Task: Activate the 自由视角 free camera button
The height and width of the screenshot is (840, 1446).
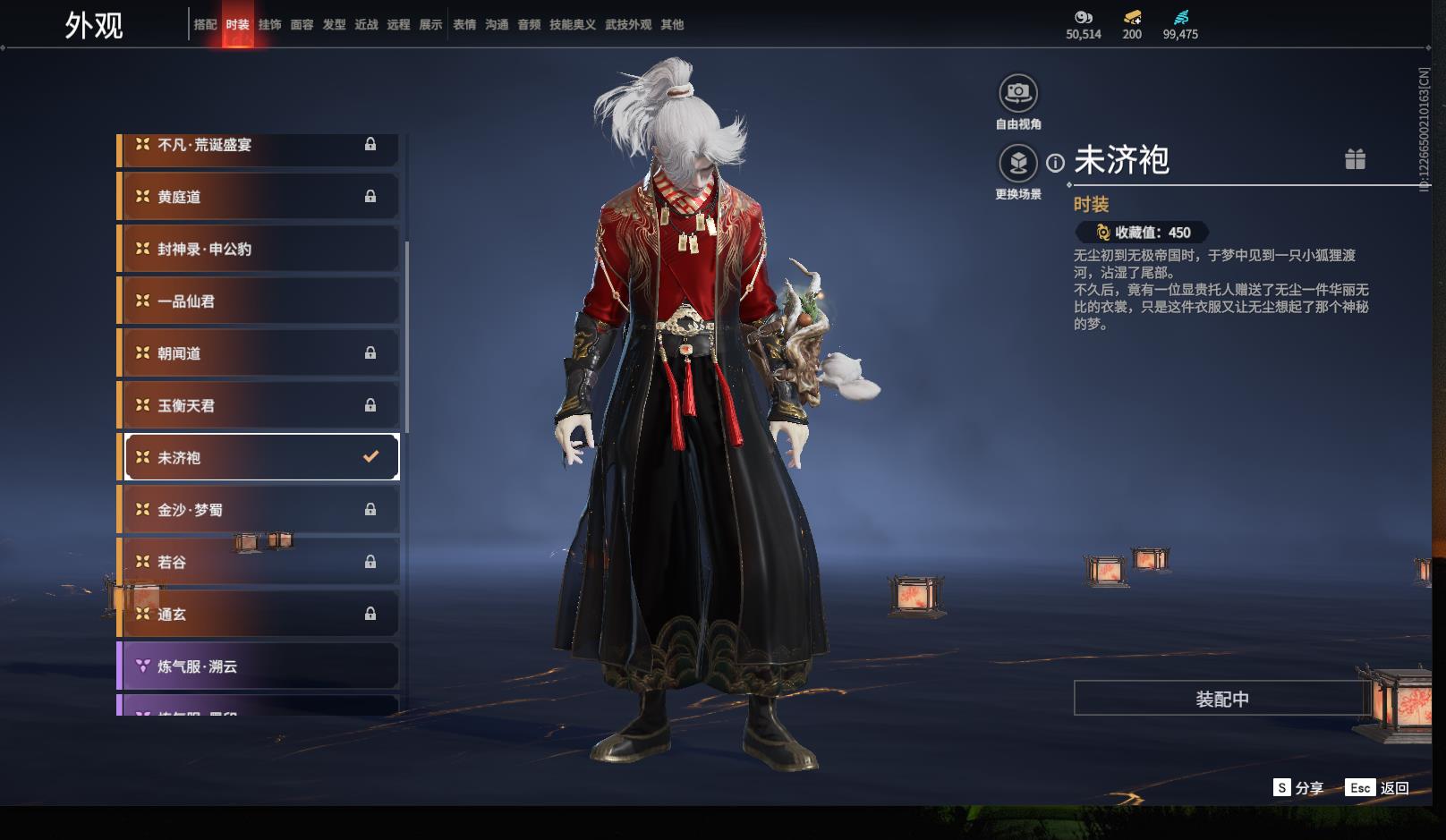Action: point(1018,93)
